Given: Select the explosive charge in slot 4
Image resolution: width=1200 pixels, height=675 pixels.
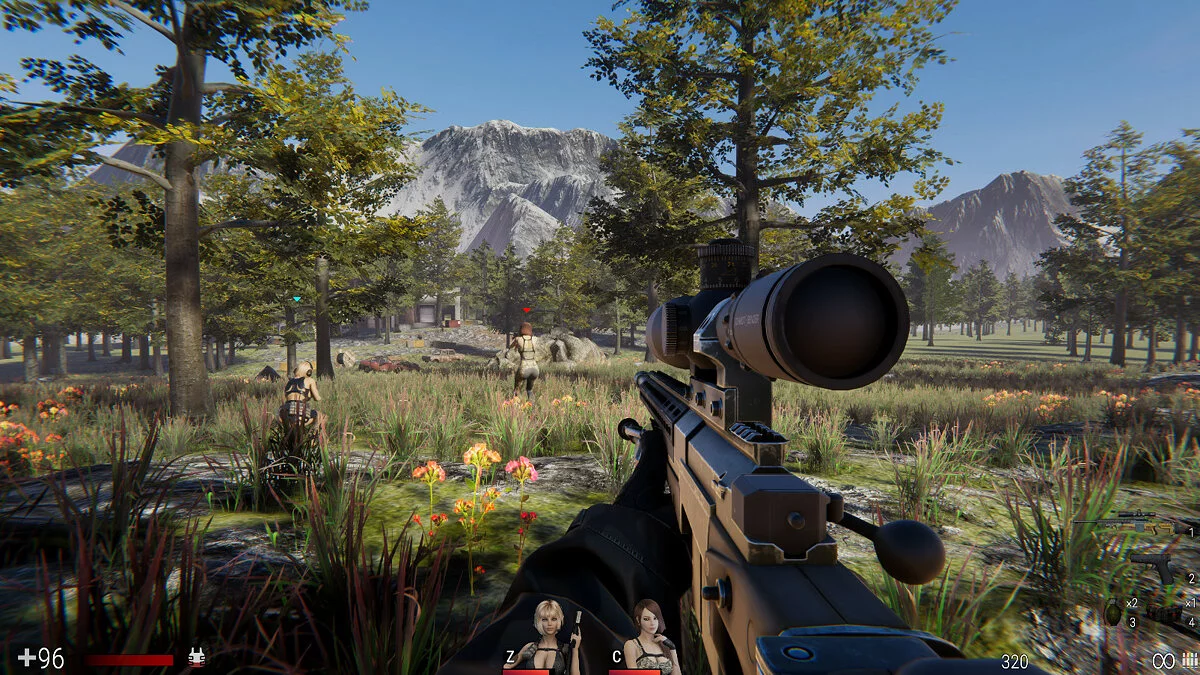Looking at the screenshot, I should (x=1163, y=612).
